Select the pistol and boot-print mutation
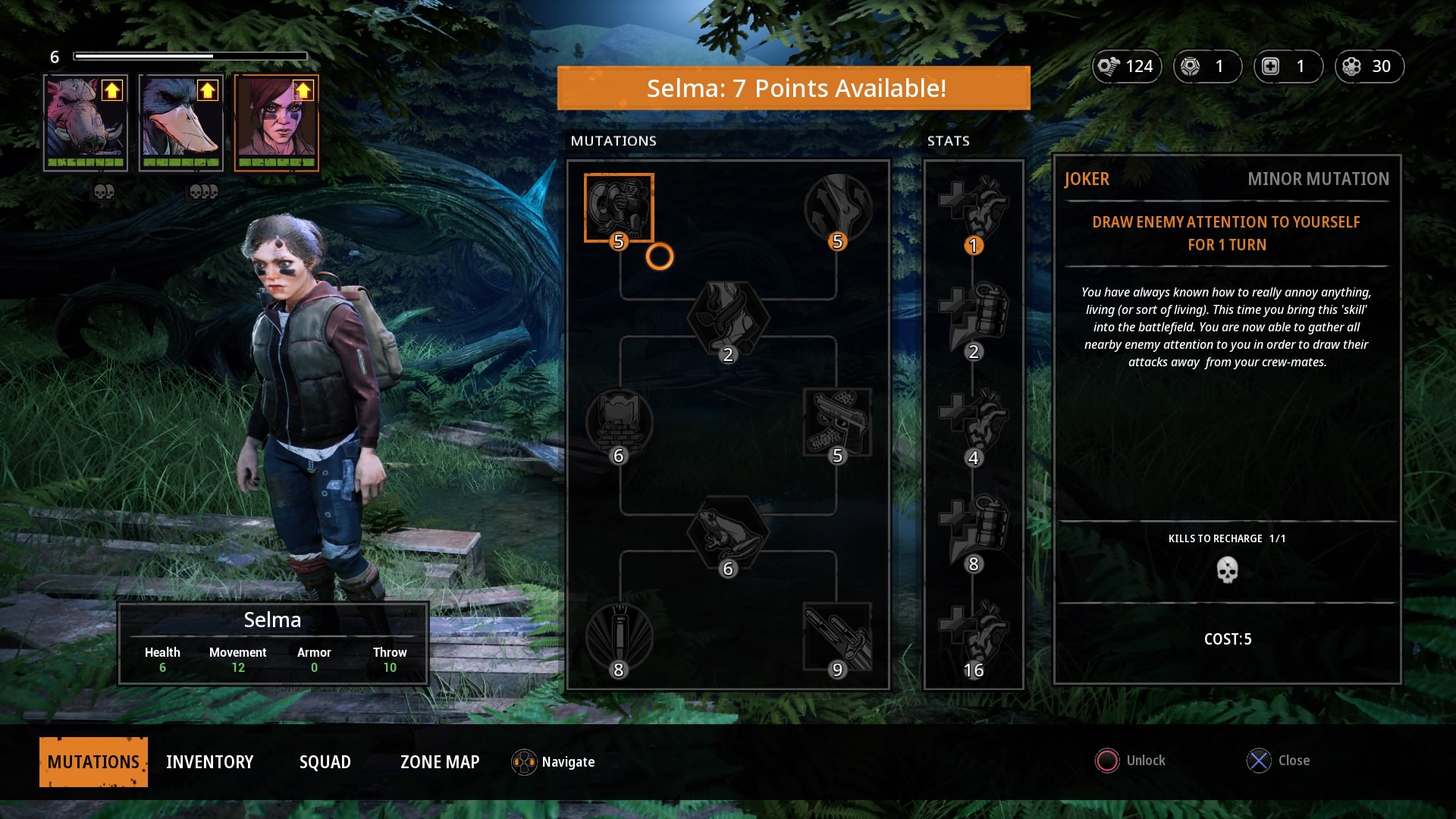 tap(837, 422)
